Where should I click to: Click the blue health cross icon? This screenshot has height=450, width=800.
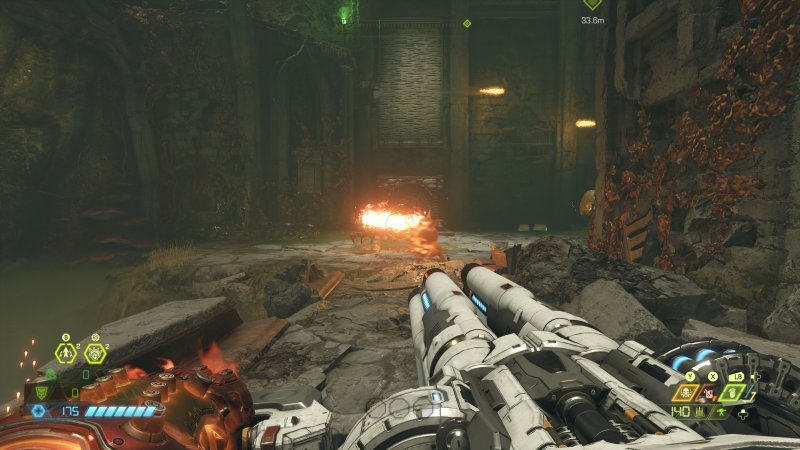(39, 410)
